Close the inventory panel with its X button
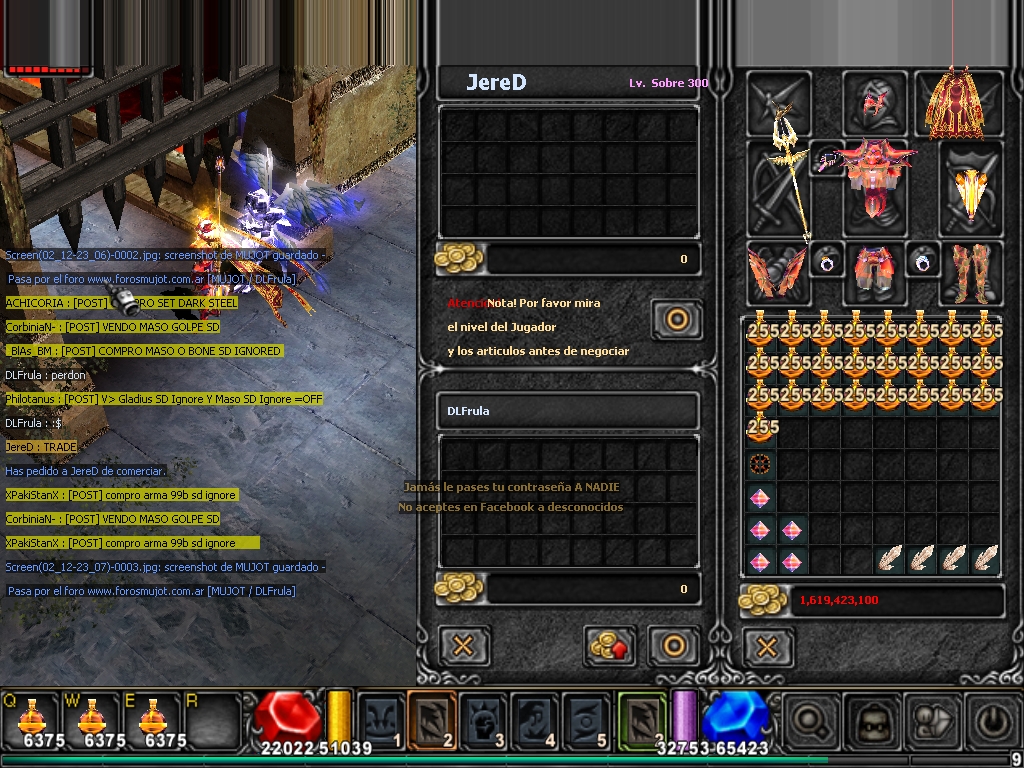 [x=767, y=647]
